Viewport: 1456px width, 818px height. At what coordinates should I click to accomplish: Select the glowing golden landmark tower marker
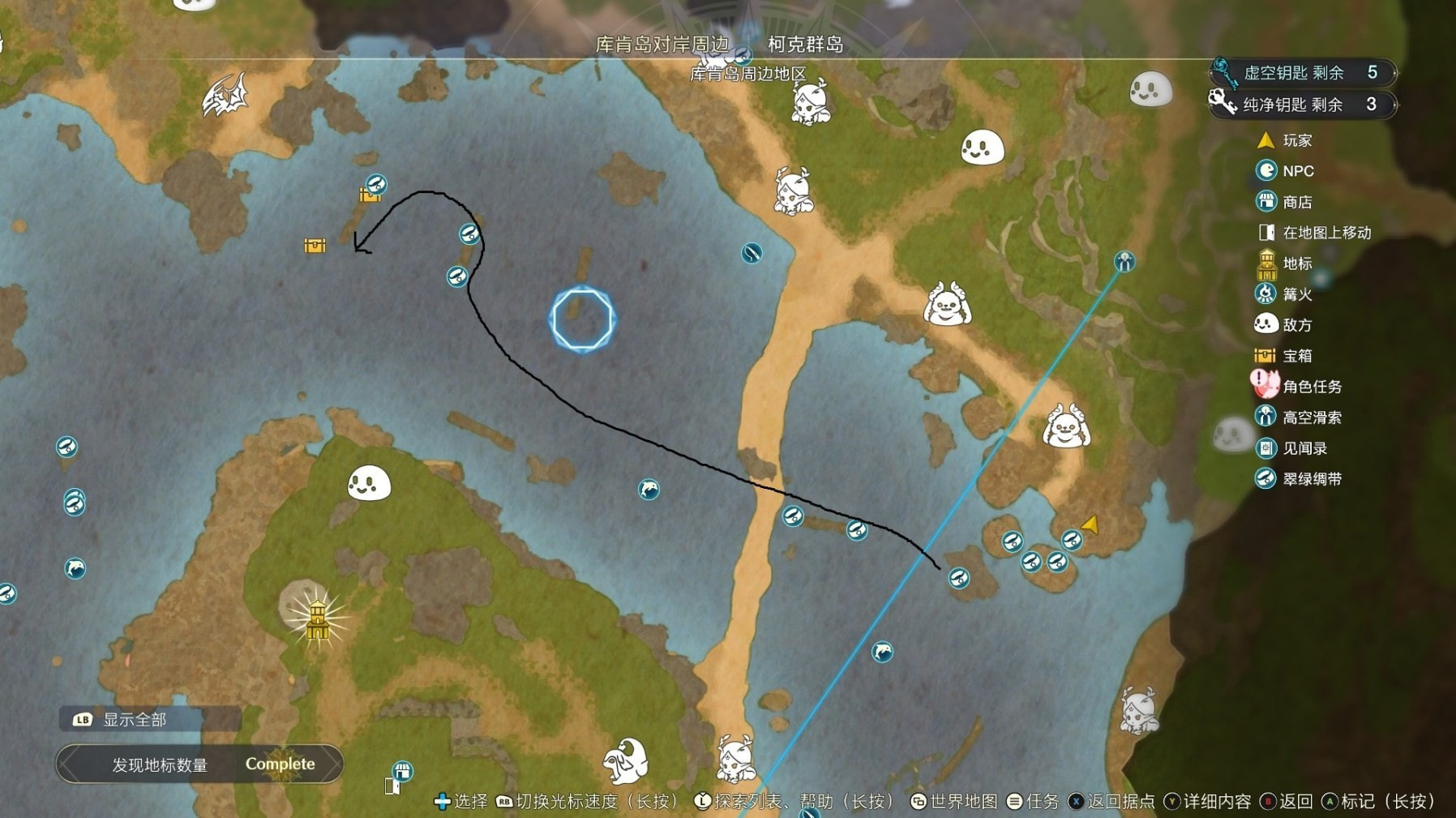coord(317,619)
